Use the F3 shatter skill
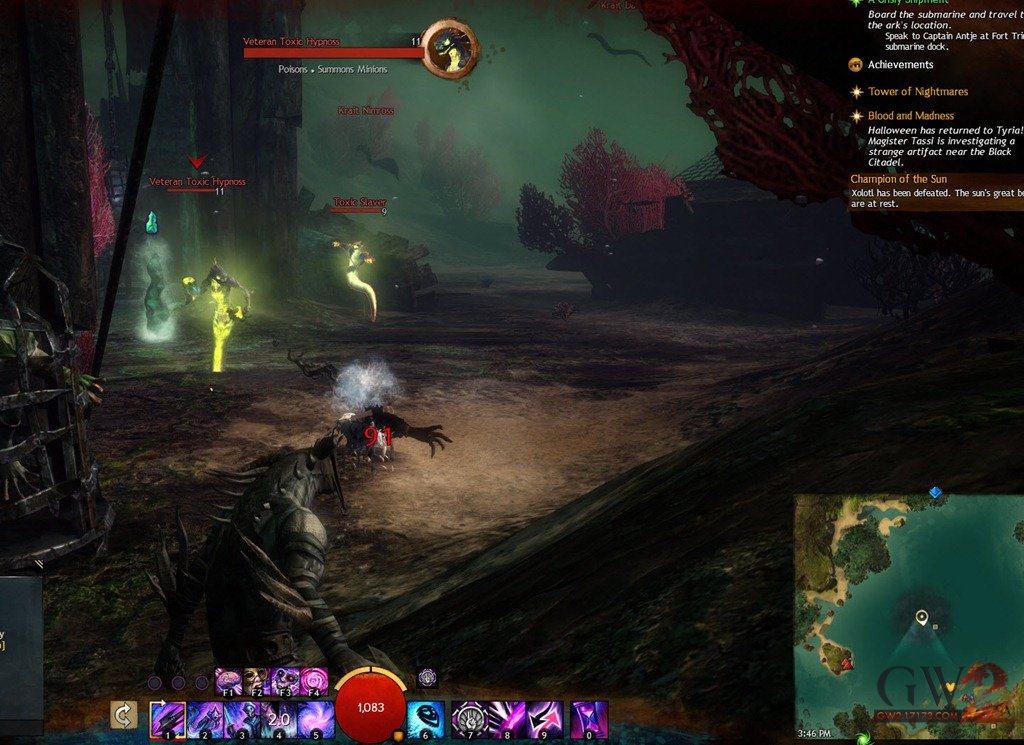This screenshot has height=745, width=1024. 285,681
